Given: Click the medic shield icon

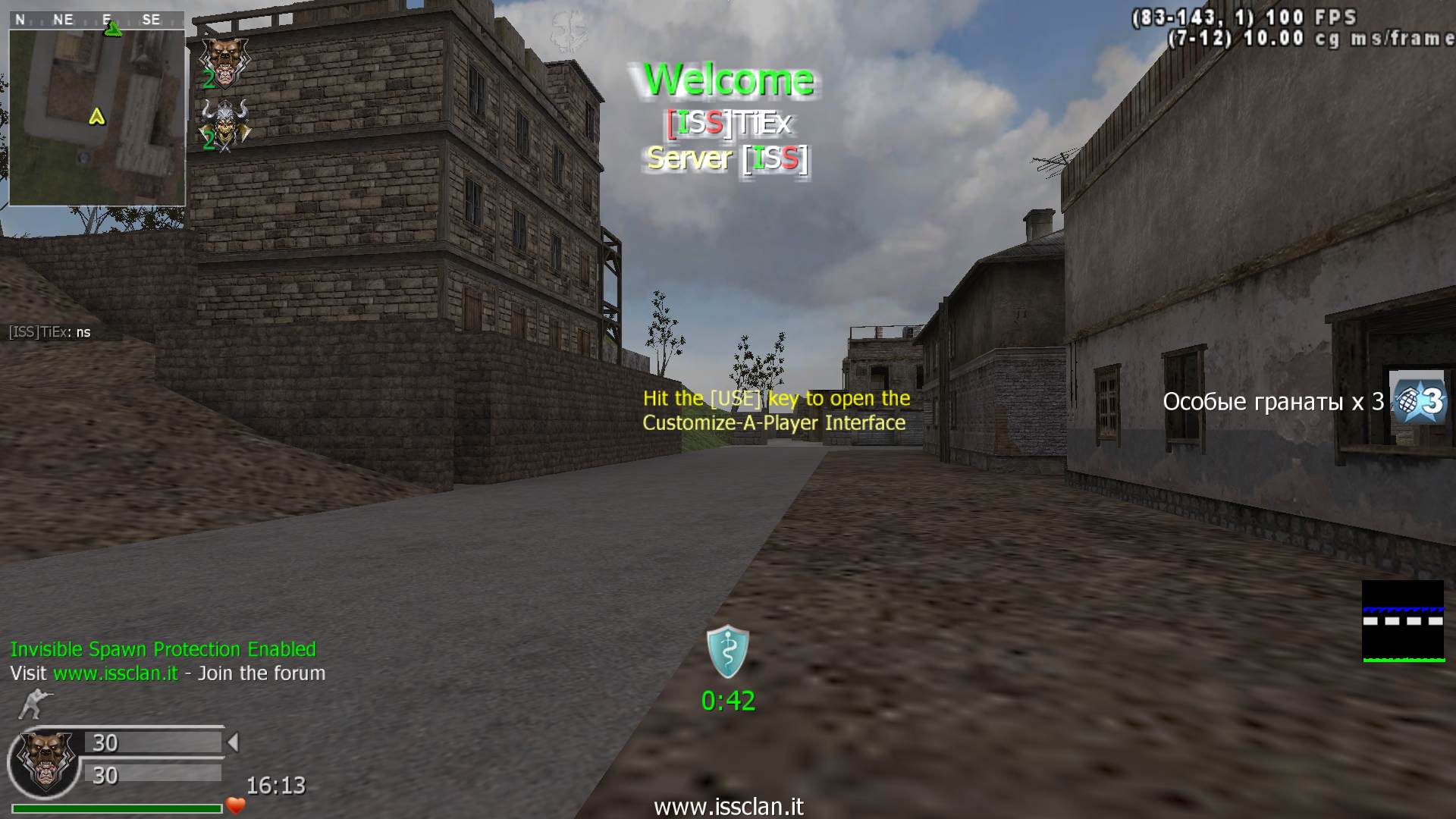Looking at the screenshot, I should click(728, 651).
